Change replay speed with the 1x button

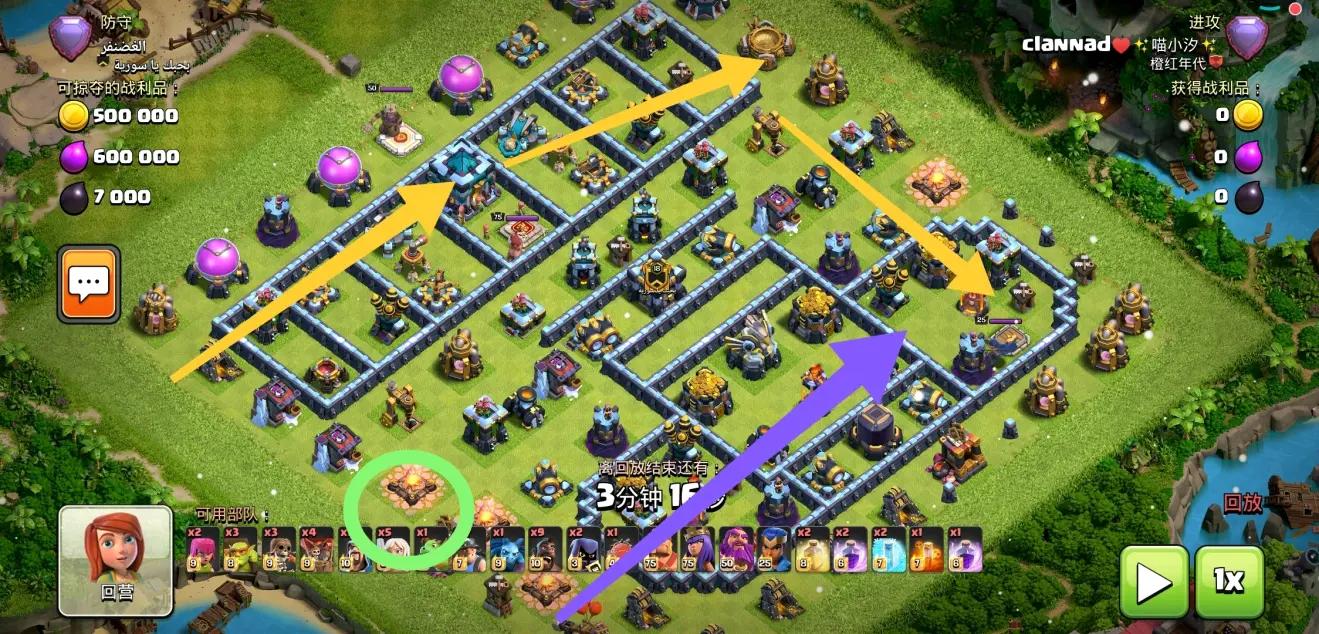tap(1229, 581)
